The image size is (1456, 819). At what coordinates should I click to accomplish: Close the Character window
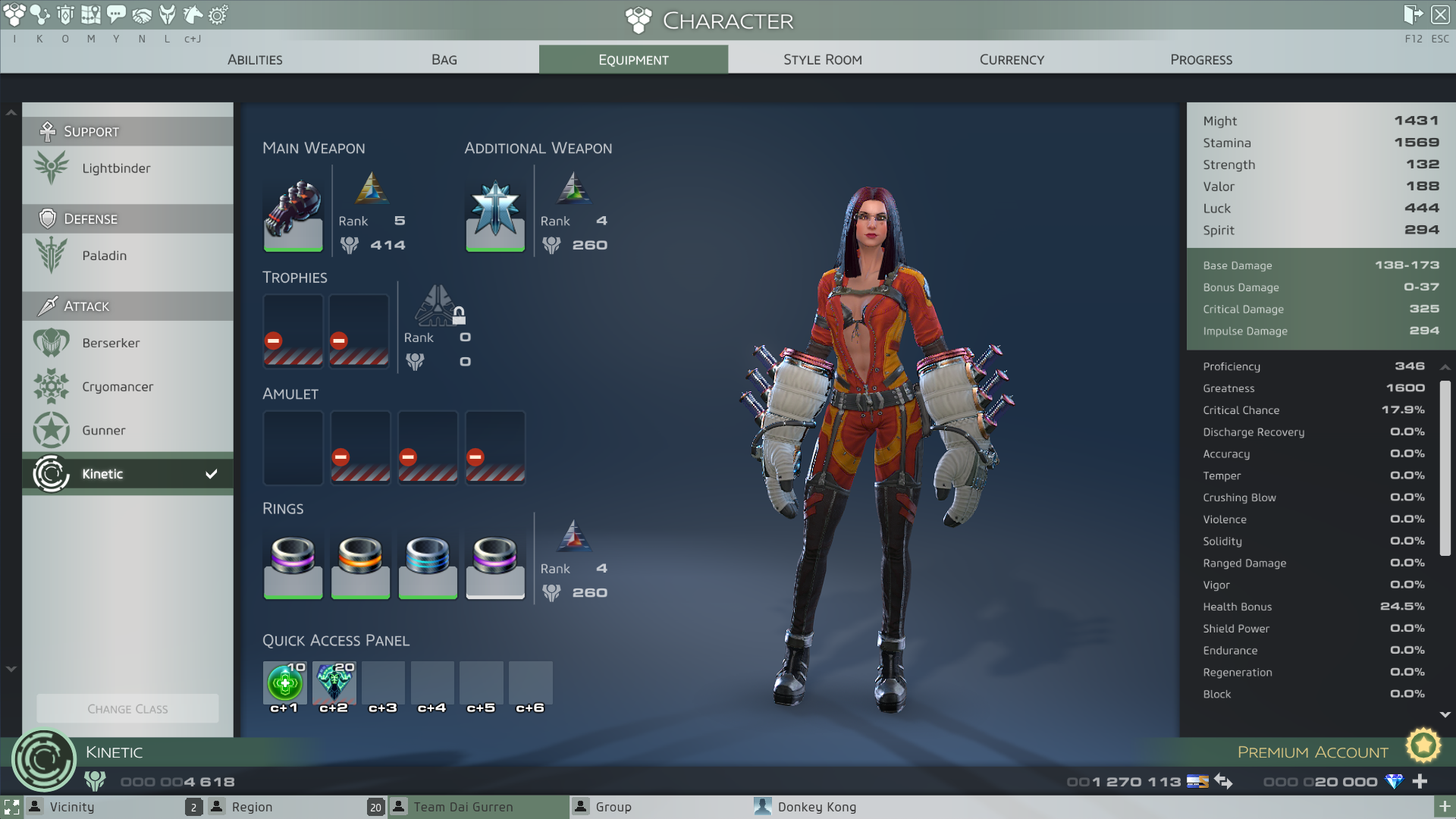1440,14
